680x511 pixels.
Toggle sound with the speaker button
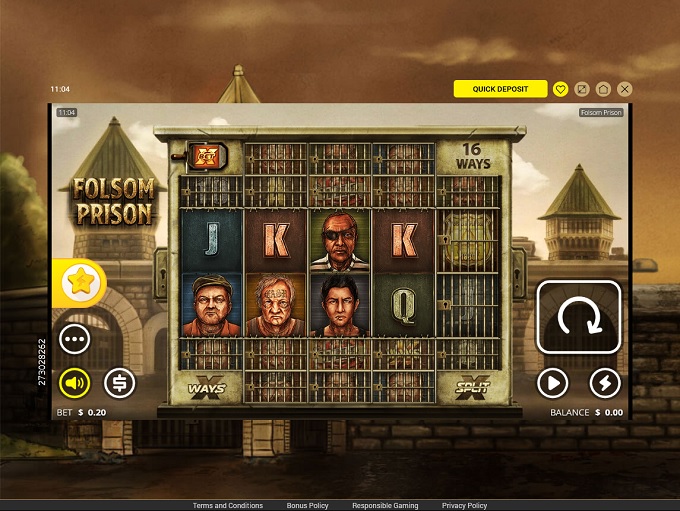tap(74, 382)
